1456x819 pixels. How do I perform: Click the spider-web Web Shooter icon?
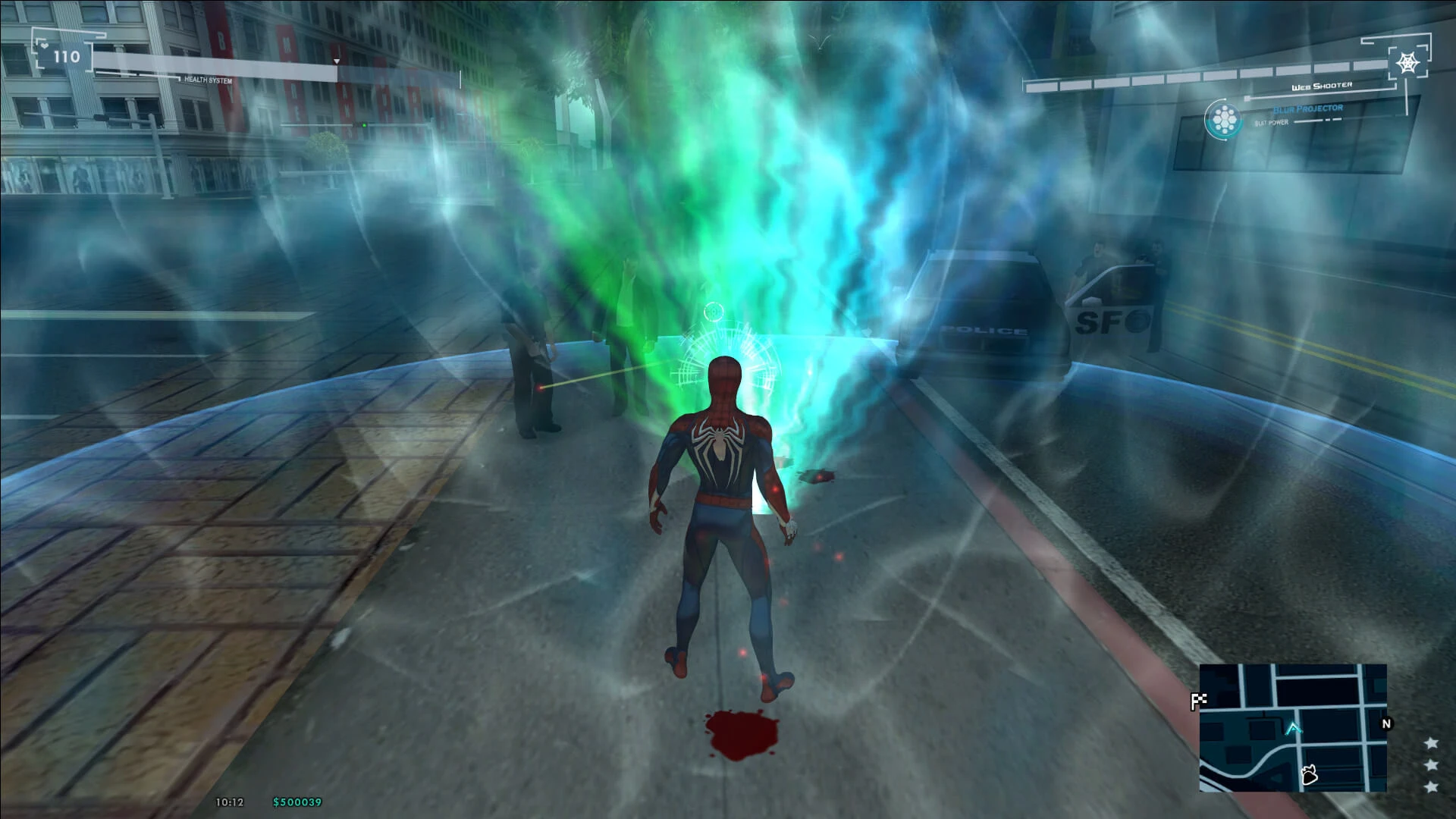point(1407,61)
